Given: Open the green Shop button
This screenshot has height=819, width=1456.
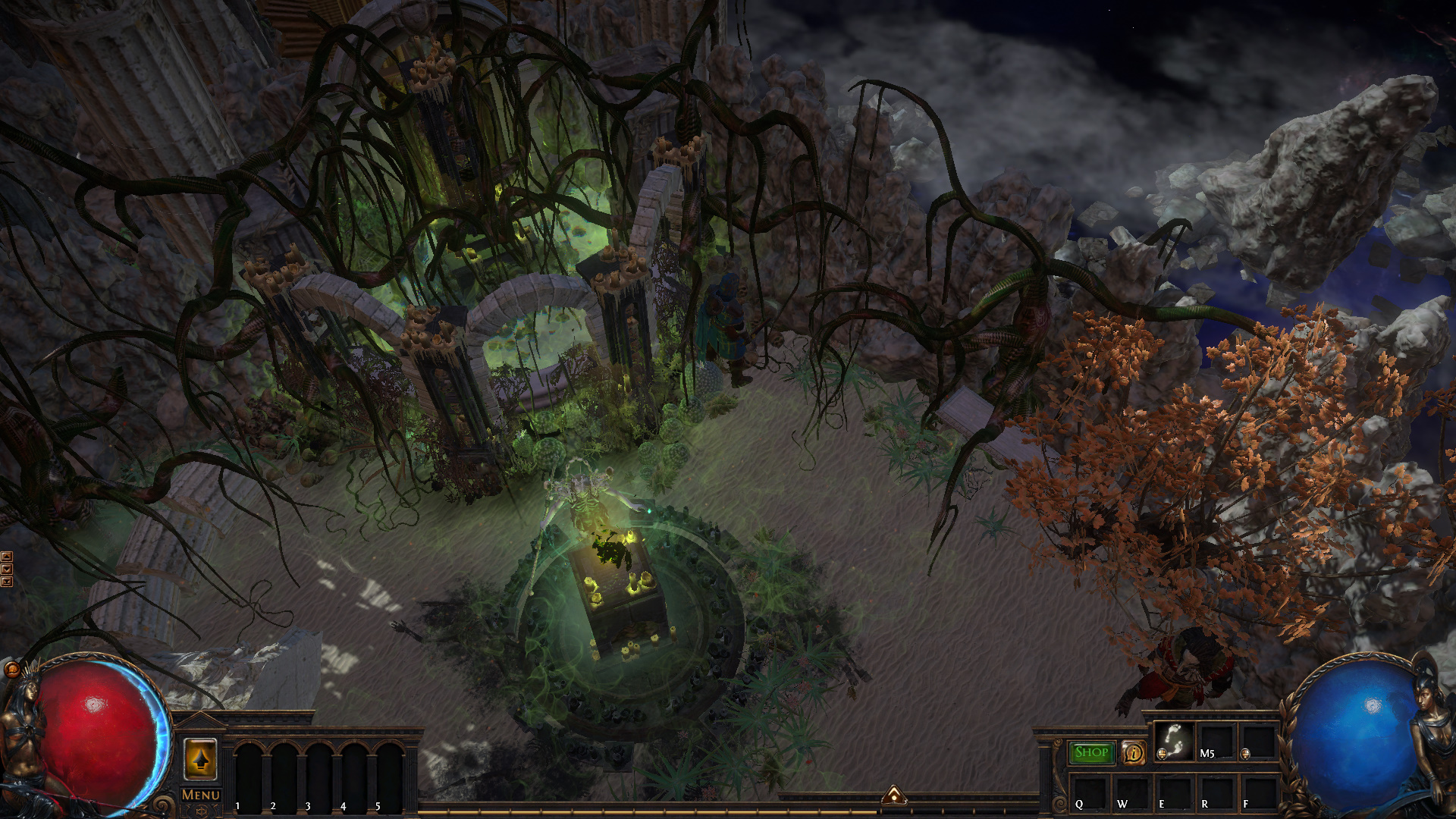Looking at the screenshot, I should pyautogui.click(x=1091, y=752).
